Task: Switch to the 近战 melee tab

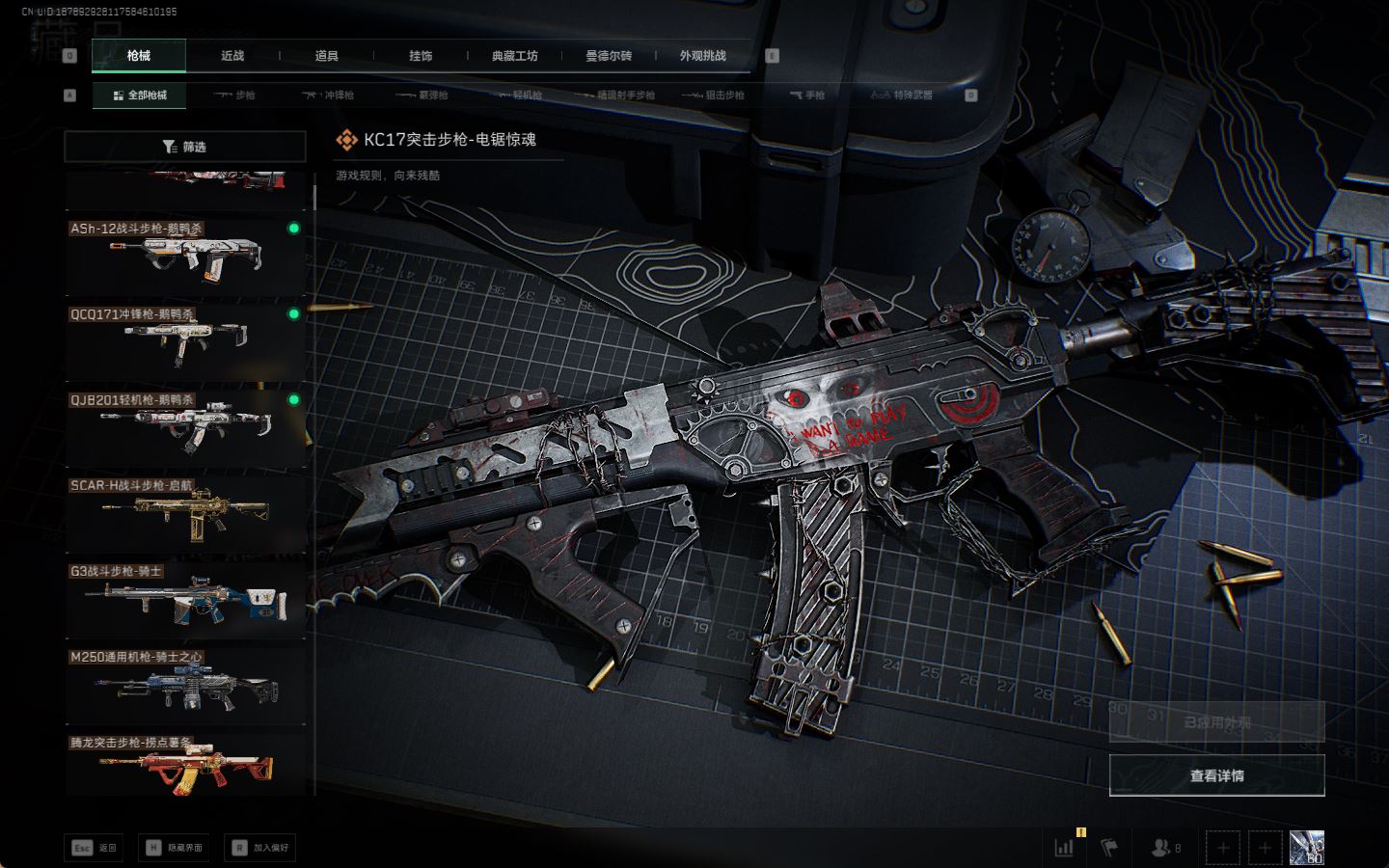Action: click(232, 56)
